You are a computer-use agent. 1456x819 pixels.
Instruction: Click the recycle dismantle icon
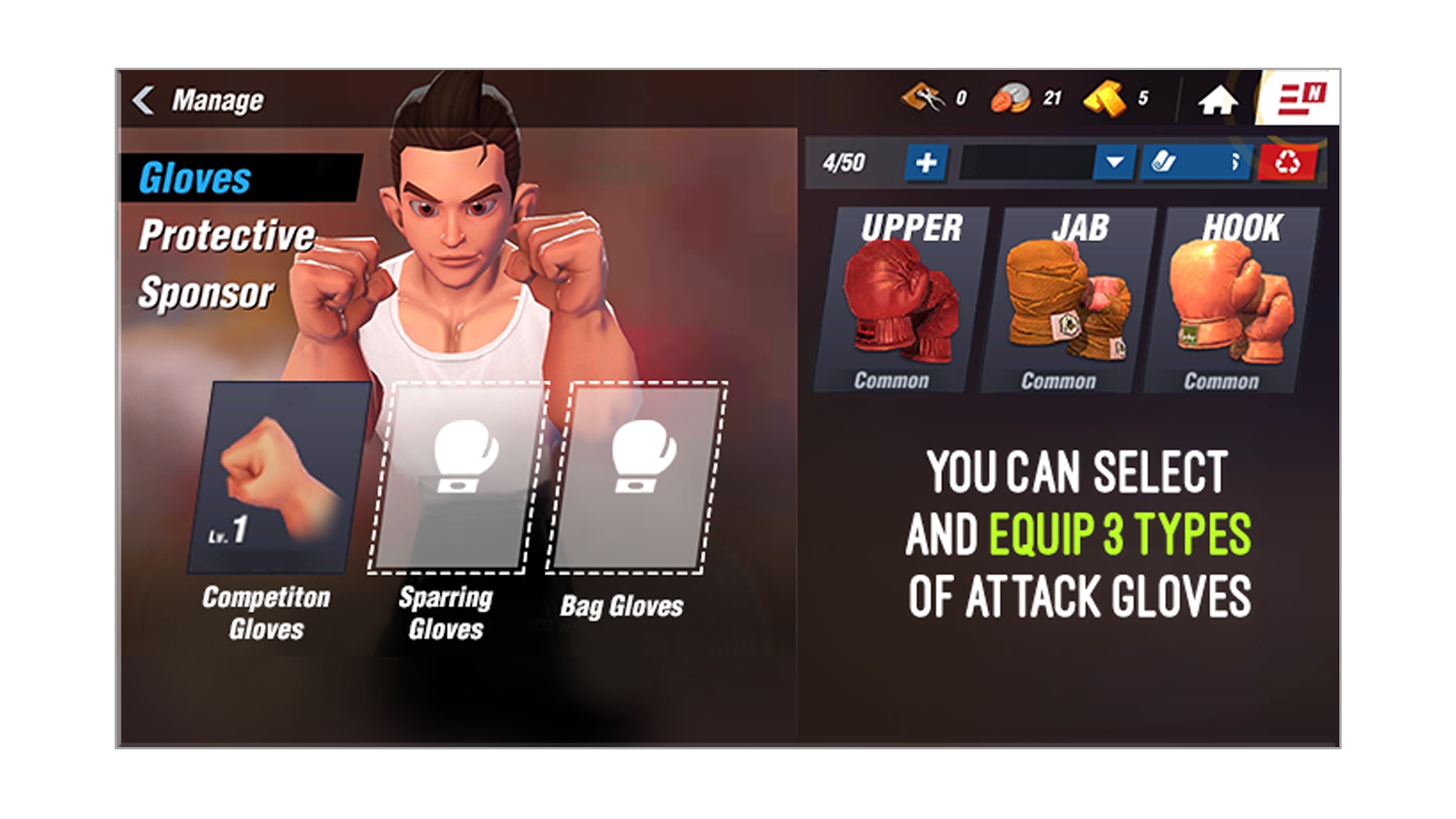[1289, 162]
